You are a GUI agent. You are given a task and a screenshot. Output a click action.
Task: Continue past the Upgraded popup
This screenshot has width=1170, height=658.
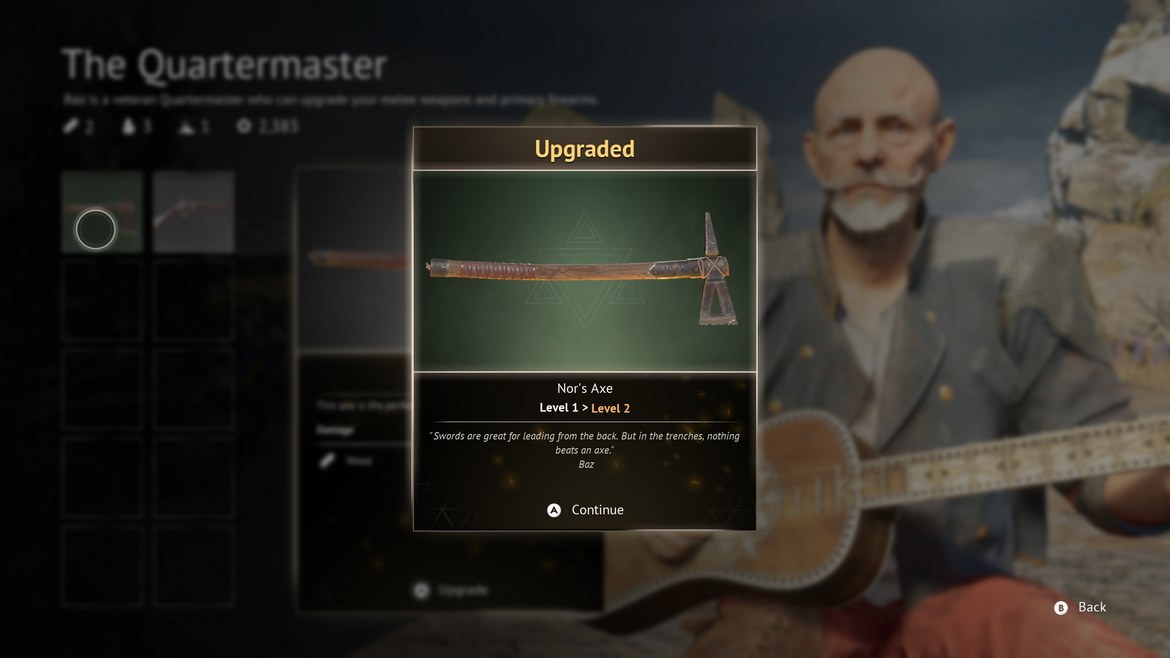(586, 510)
